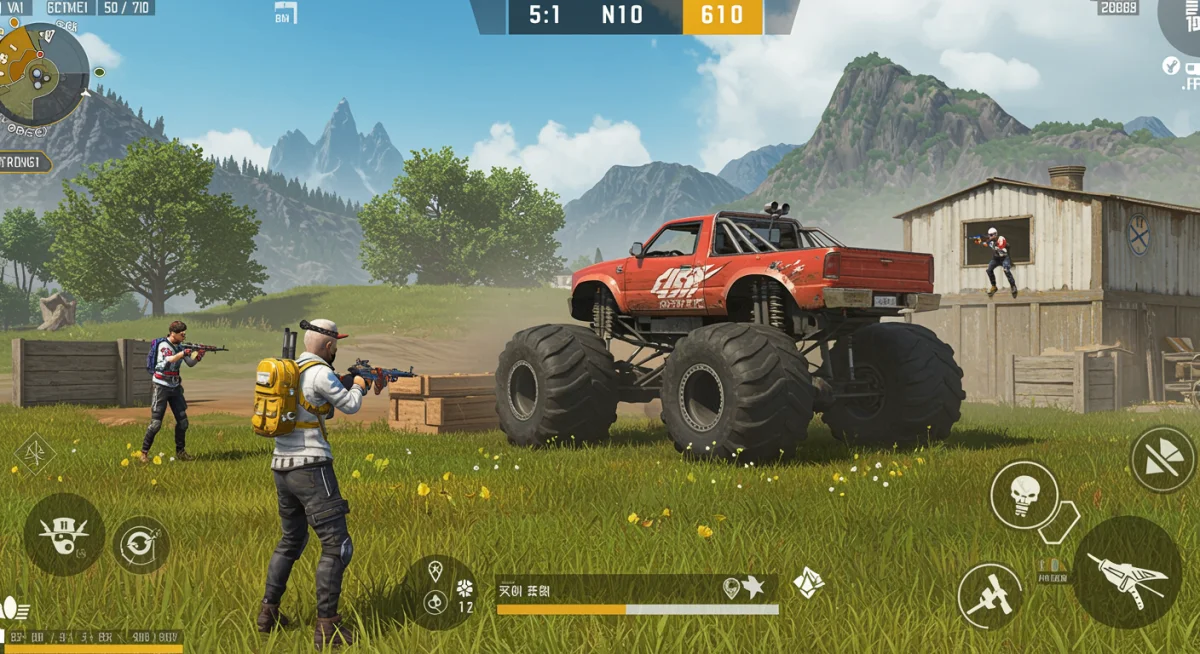
Task: Tap the small hexagon button beside skull
Action: 1059,521
